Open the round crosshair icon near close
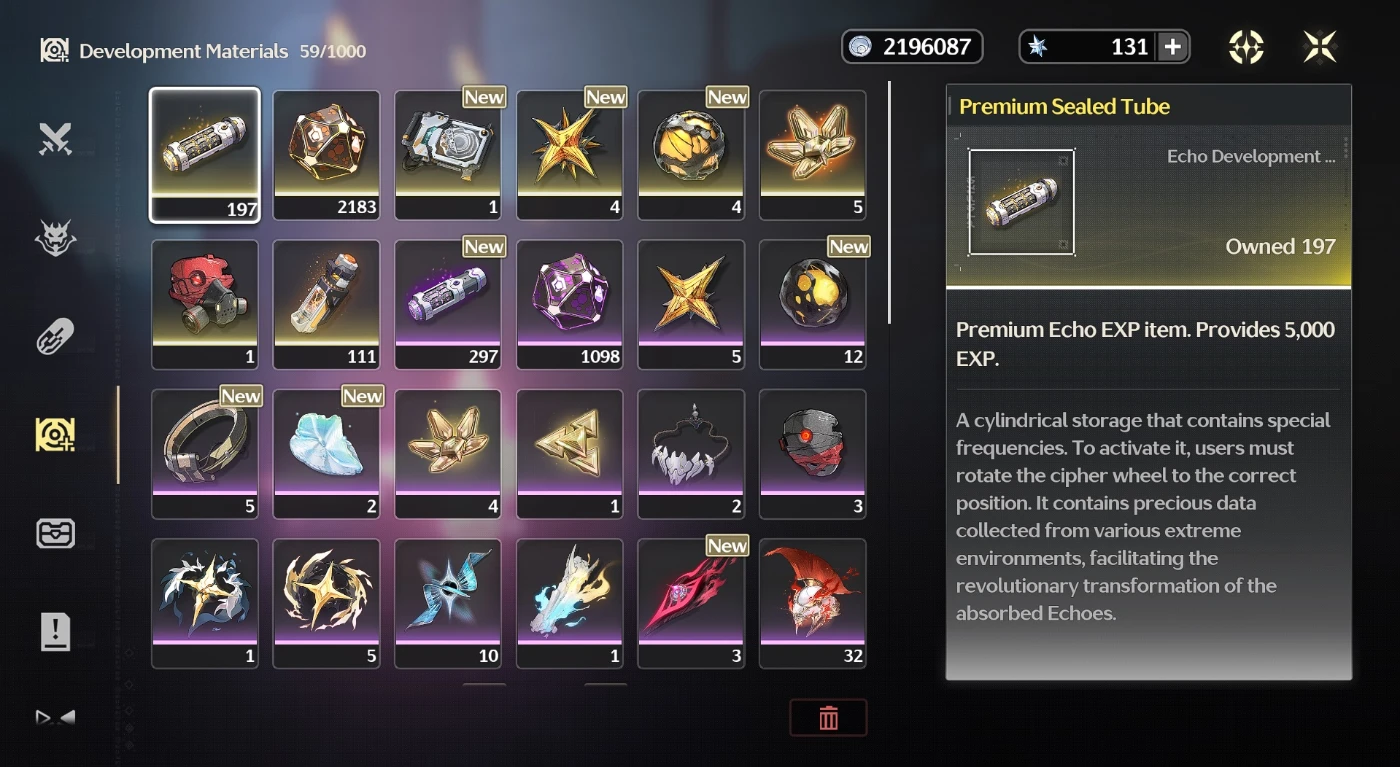This screenshot has height=767, width=1400. (x=1246, y=47)
